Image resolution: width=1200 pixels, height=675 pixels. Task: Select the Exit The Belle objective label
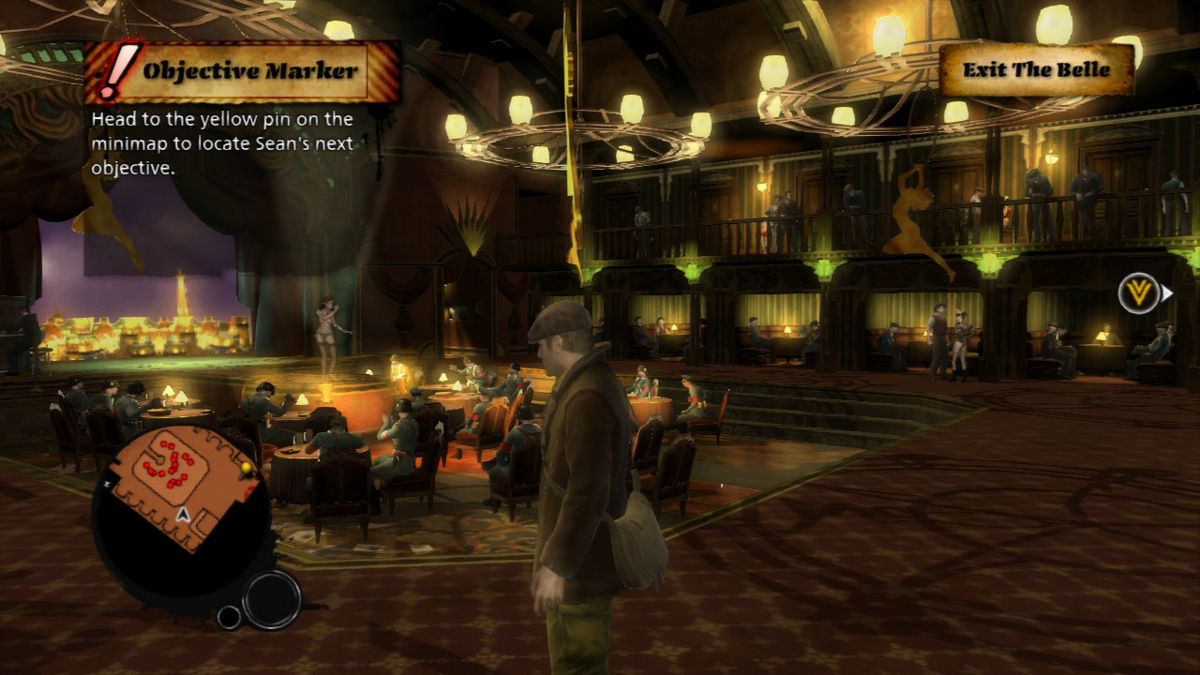1036,70
